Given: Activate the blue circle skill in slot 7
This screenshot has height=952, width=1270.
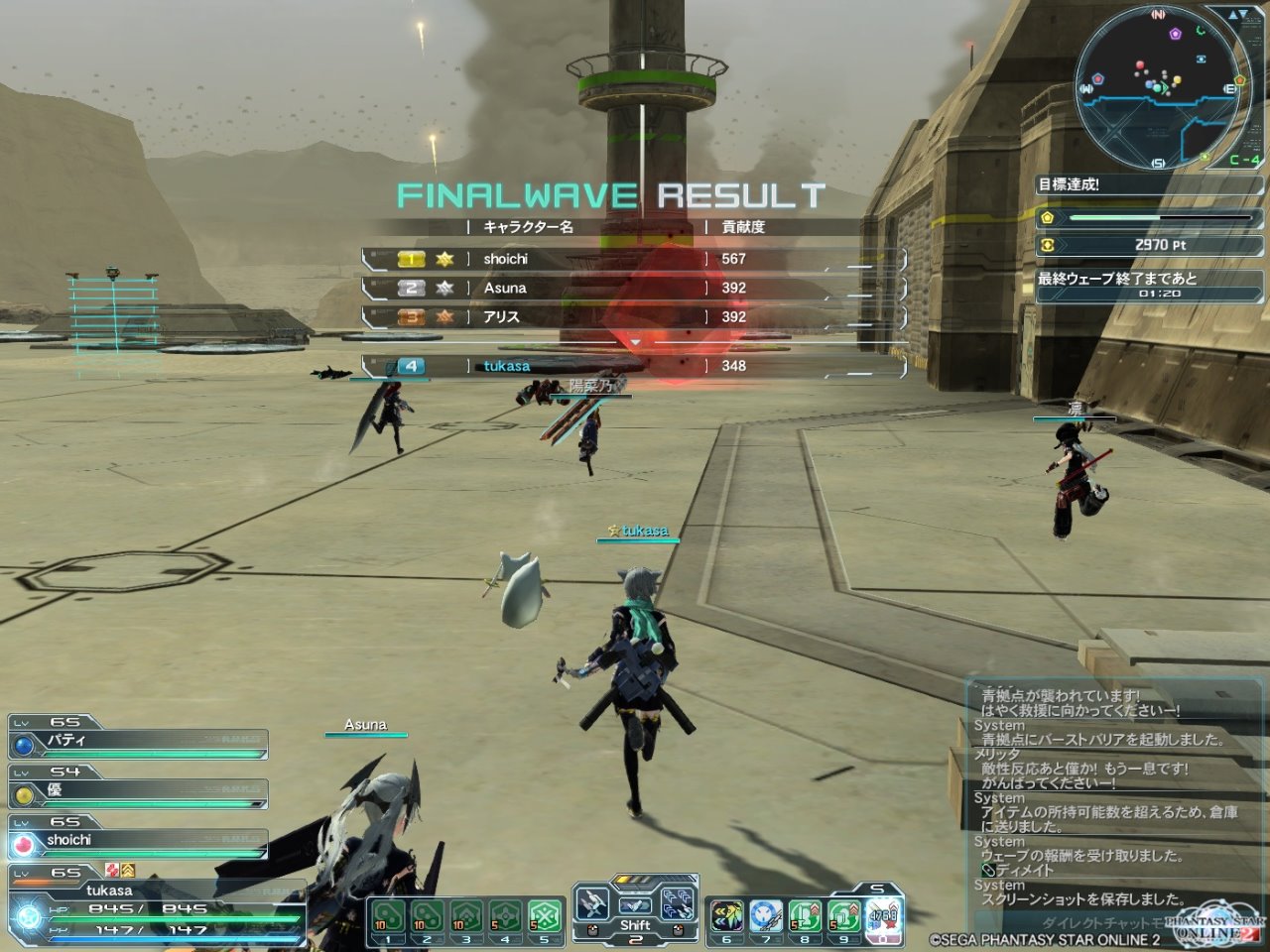Looking at the screenshot, I should pyautogui.click(x=765, y=916).
